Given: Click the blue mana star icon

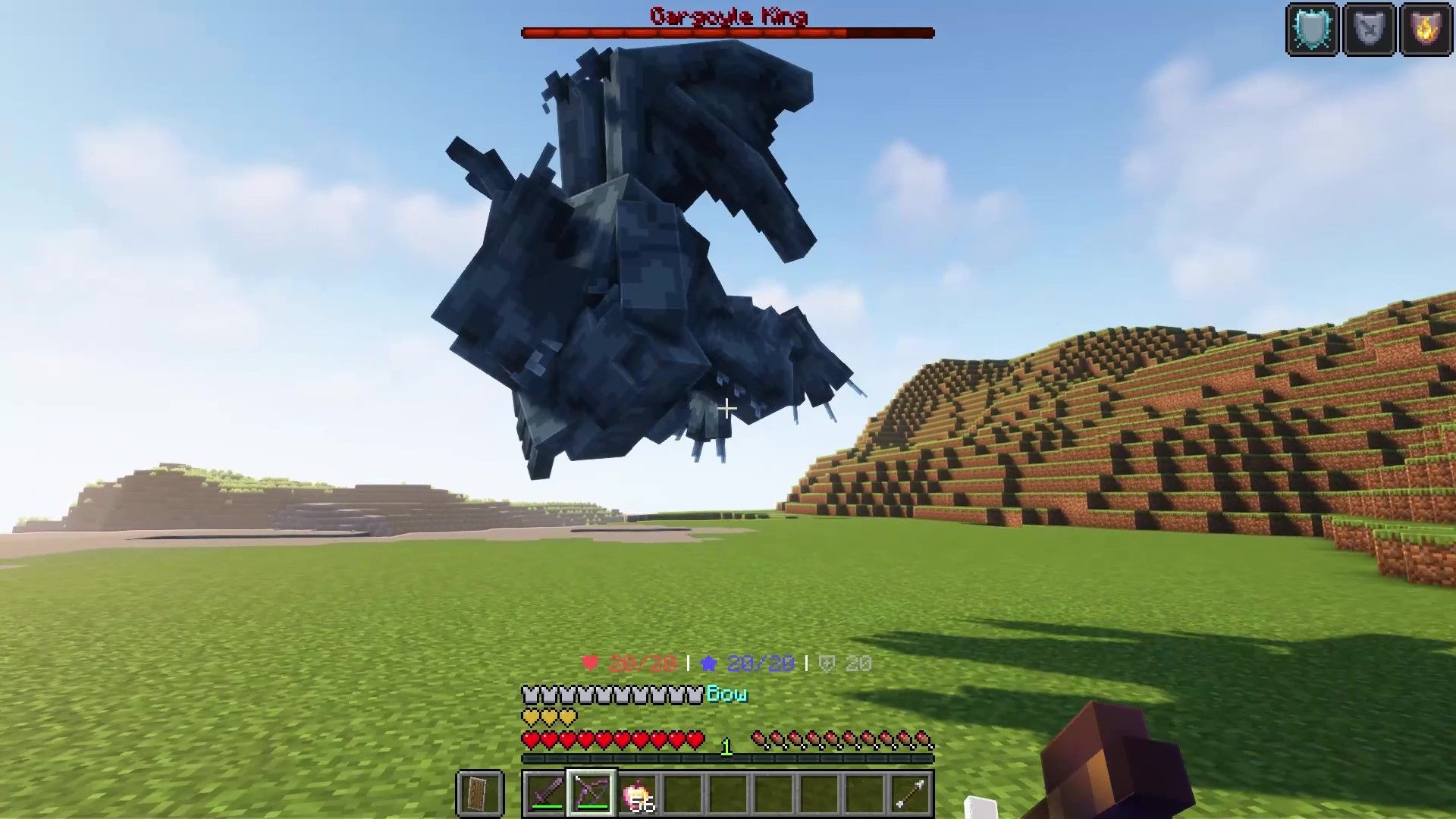Looking at the screenshot, I should coord(709,661).
